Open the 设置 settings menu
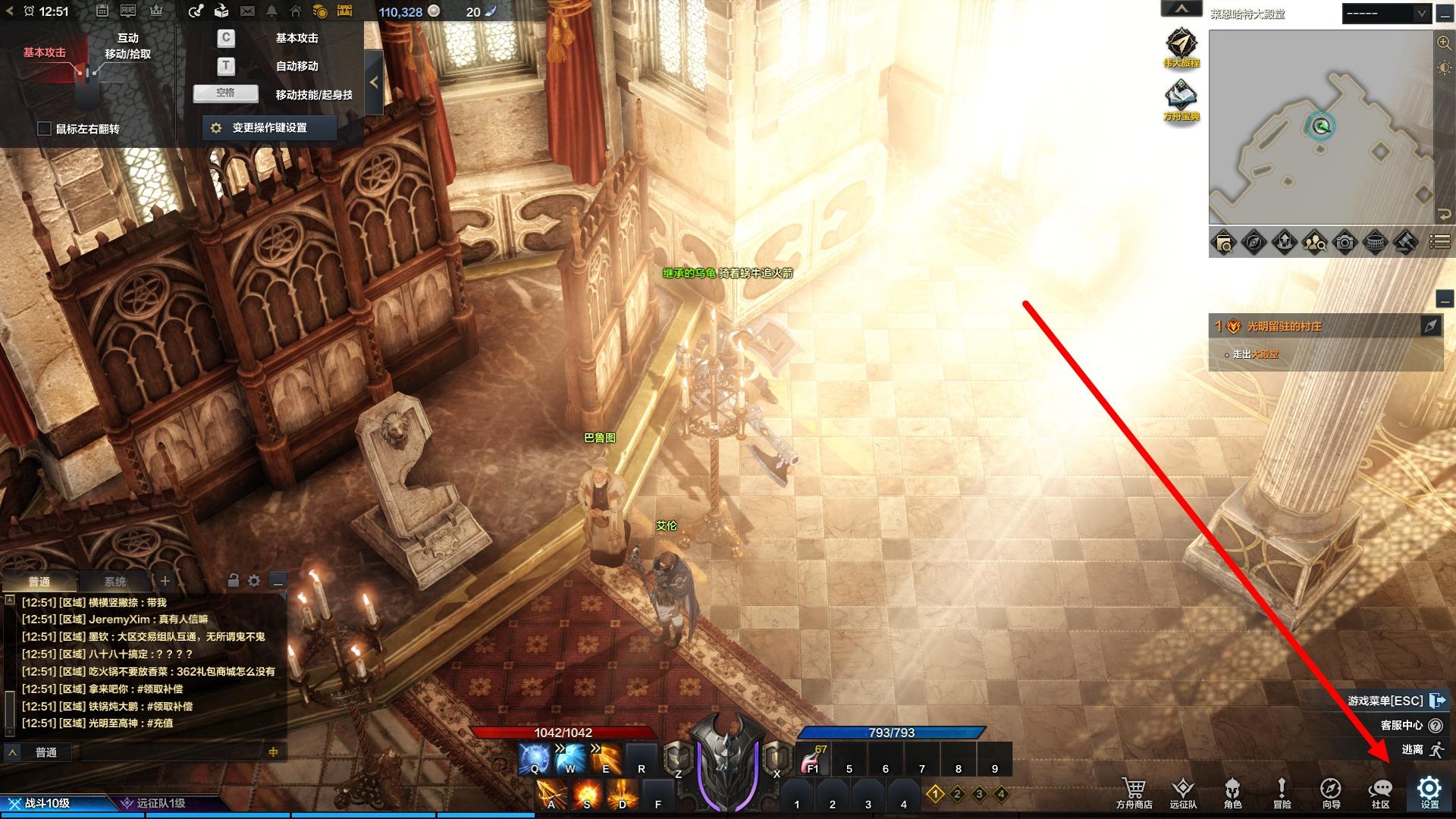1456x819 pixels. coord(1429,792)
